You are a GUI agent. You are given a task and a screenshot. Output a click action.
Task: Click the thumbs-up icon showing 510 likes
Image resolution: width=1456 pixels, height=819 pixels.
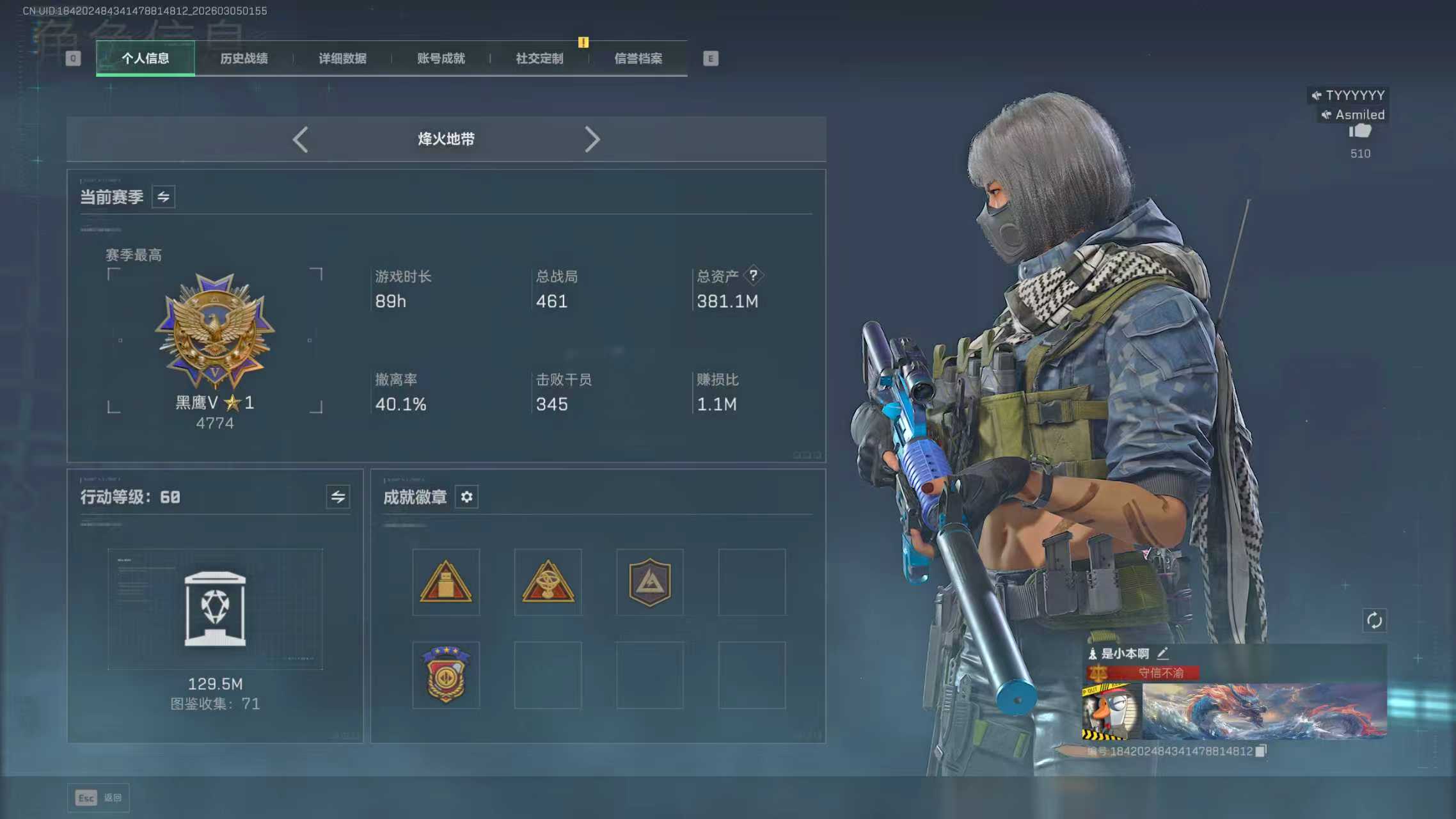1360,131
